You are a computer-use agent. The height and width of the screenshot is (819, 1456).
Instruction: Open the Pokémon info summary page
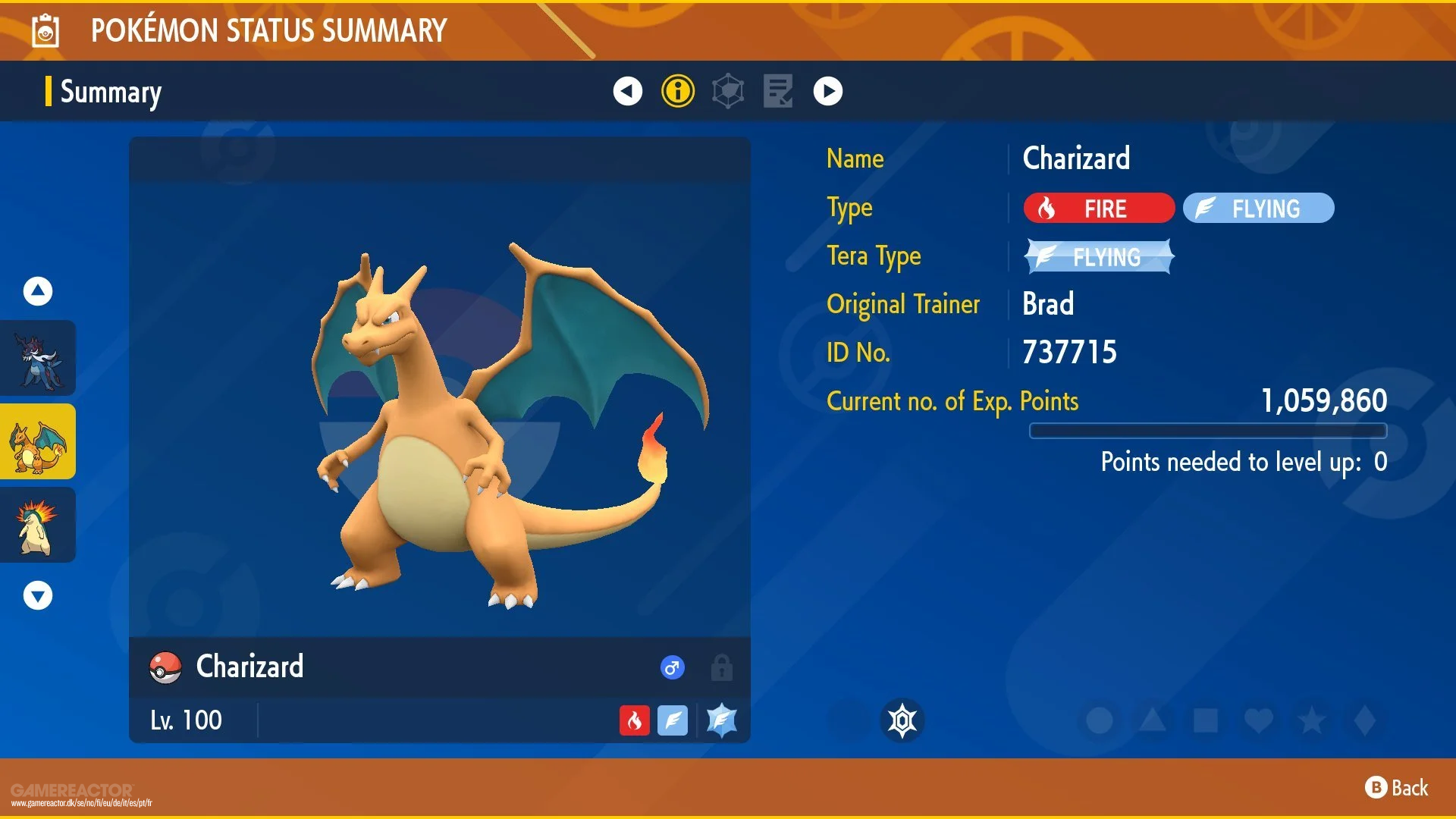(x=676, y=90)
